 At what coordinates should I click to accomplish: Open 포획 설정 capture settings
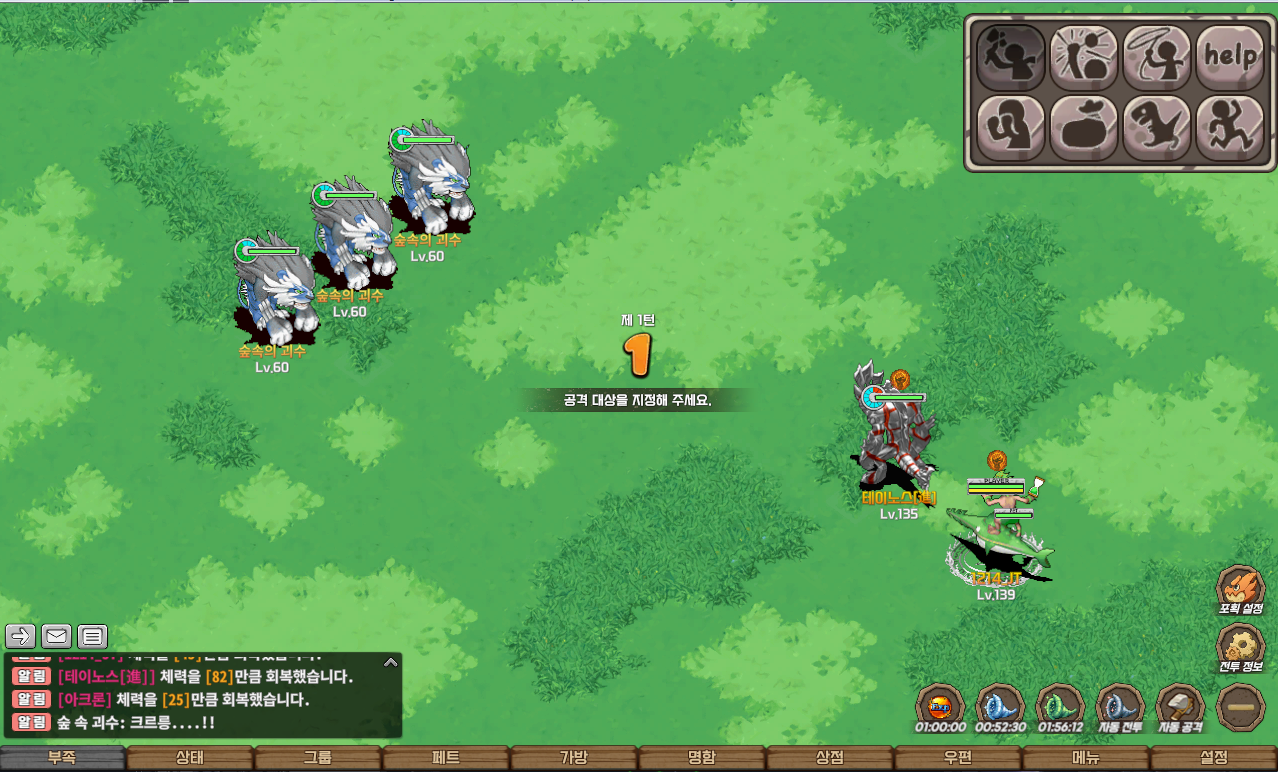1241,589
